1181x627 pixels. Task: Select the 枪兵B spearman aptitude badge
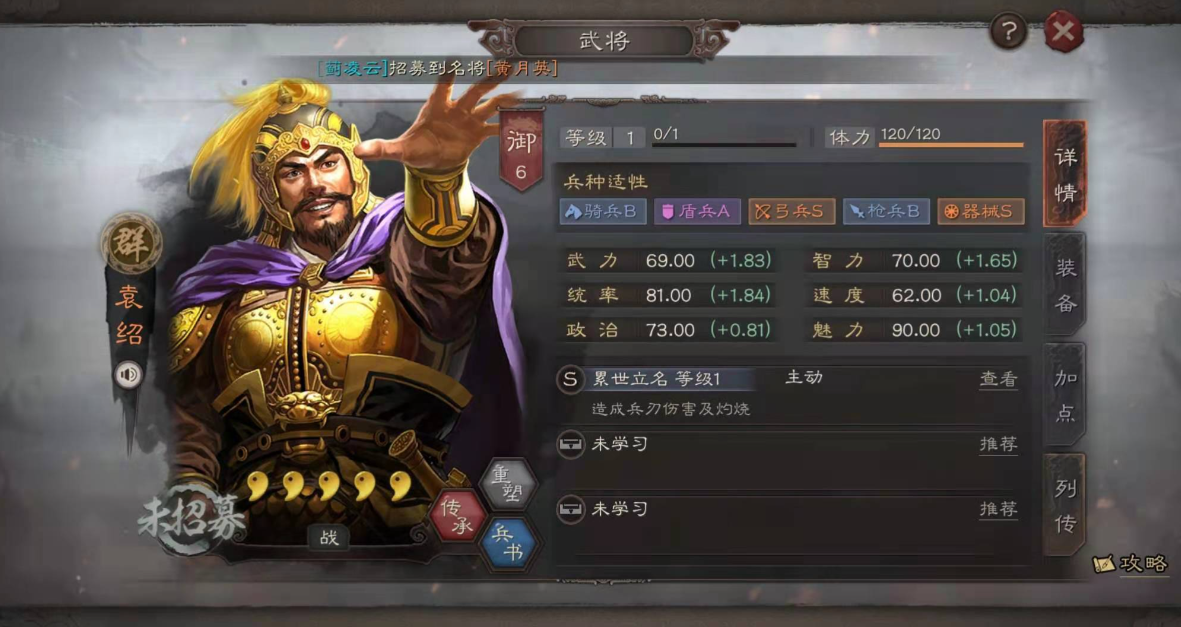886,211
